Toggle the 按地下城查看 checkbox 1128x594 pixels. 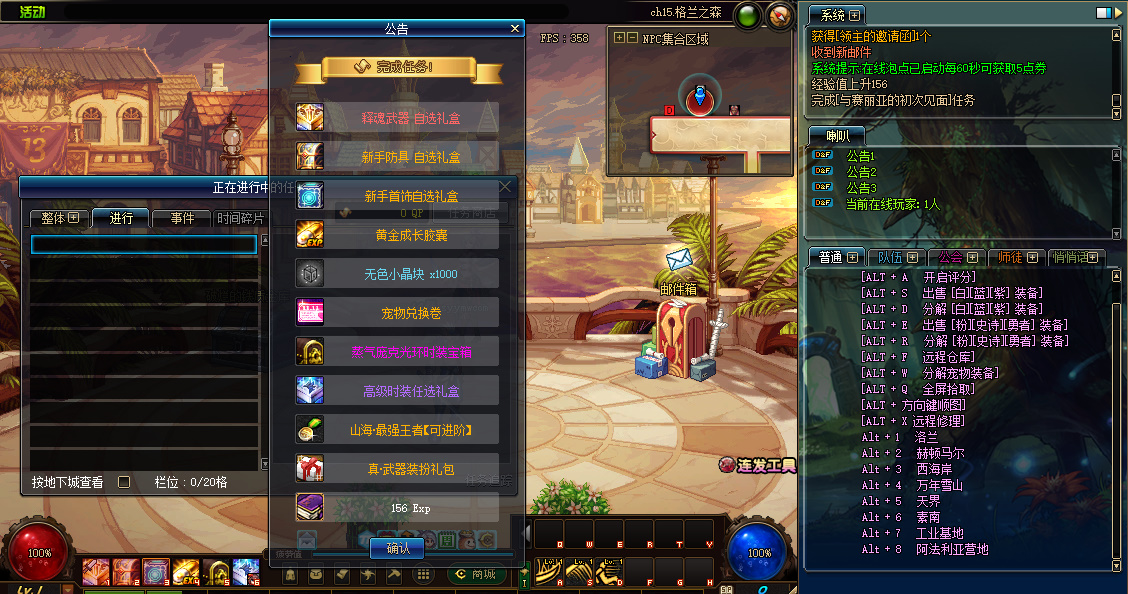click(124, 482)
